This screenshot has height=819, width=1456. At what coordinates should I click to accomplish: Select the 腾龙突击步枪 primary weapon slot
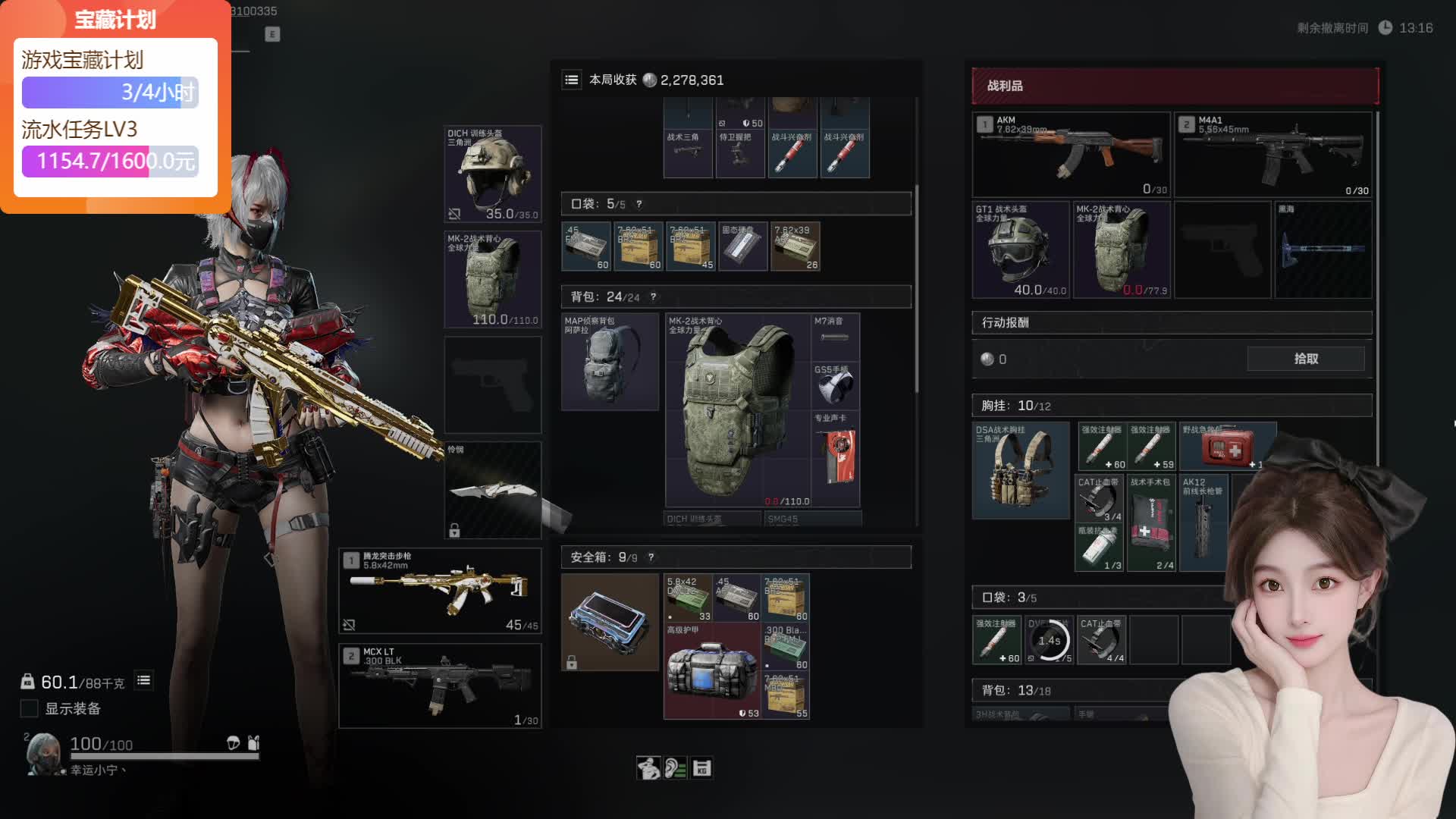tap(440, 591)
